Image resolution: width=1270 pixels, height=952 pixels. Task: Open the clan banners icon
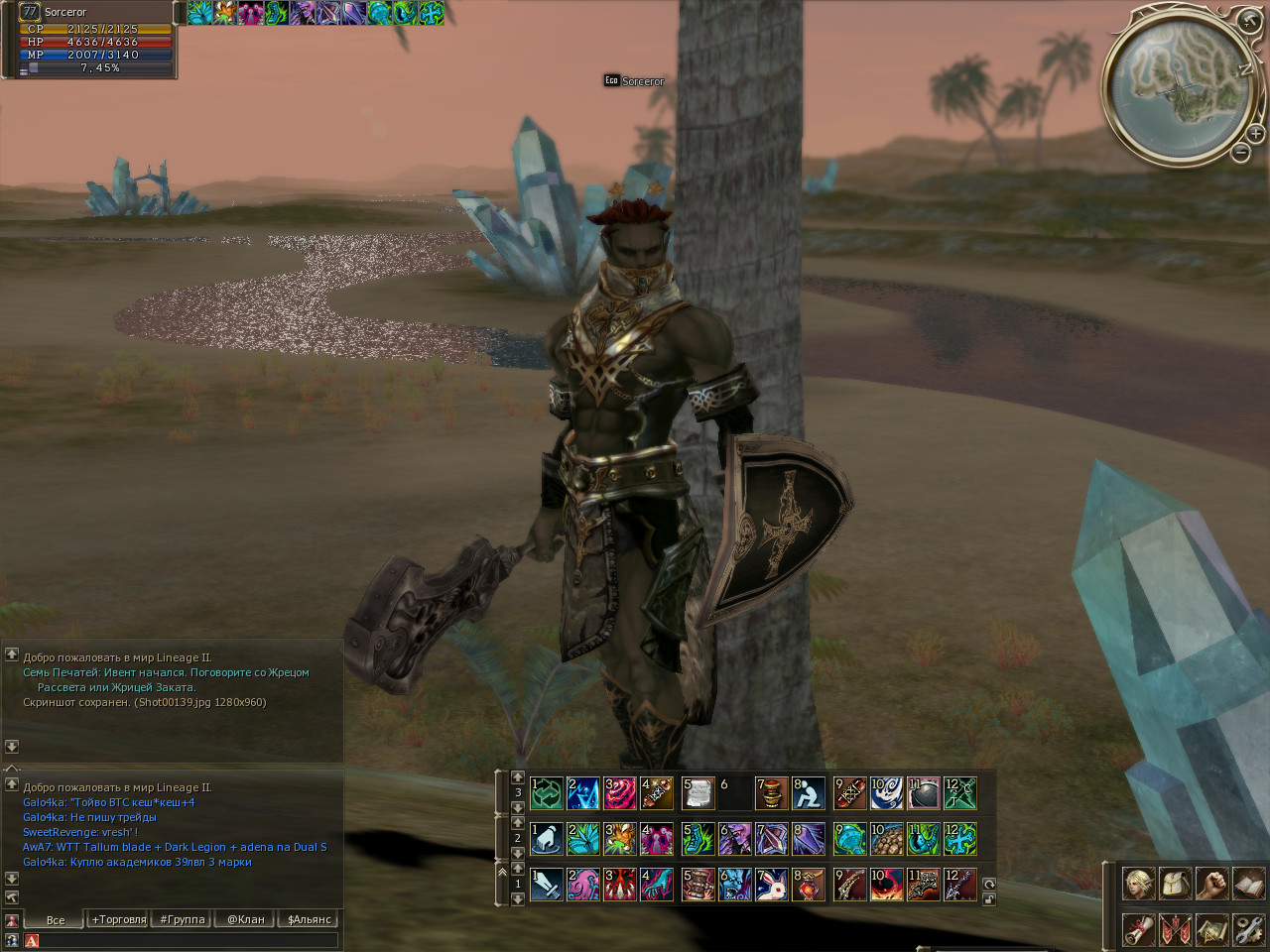[1175, 929]
